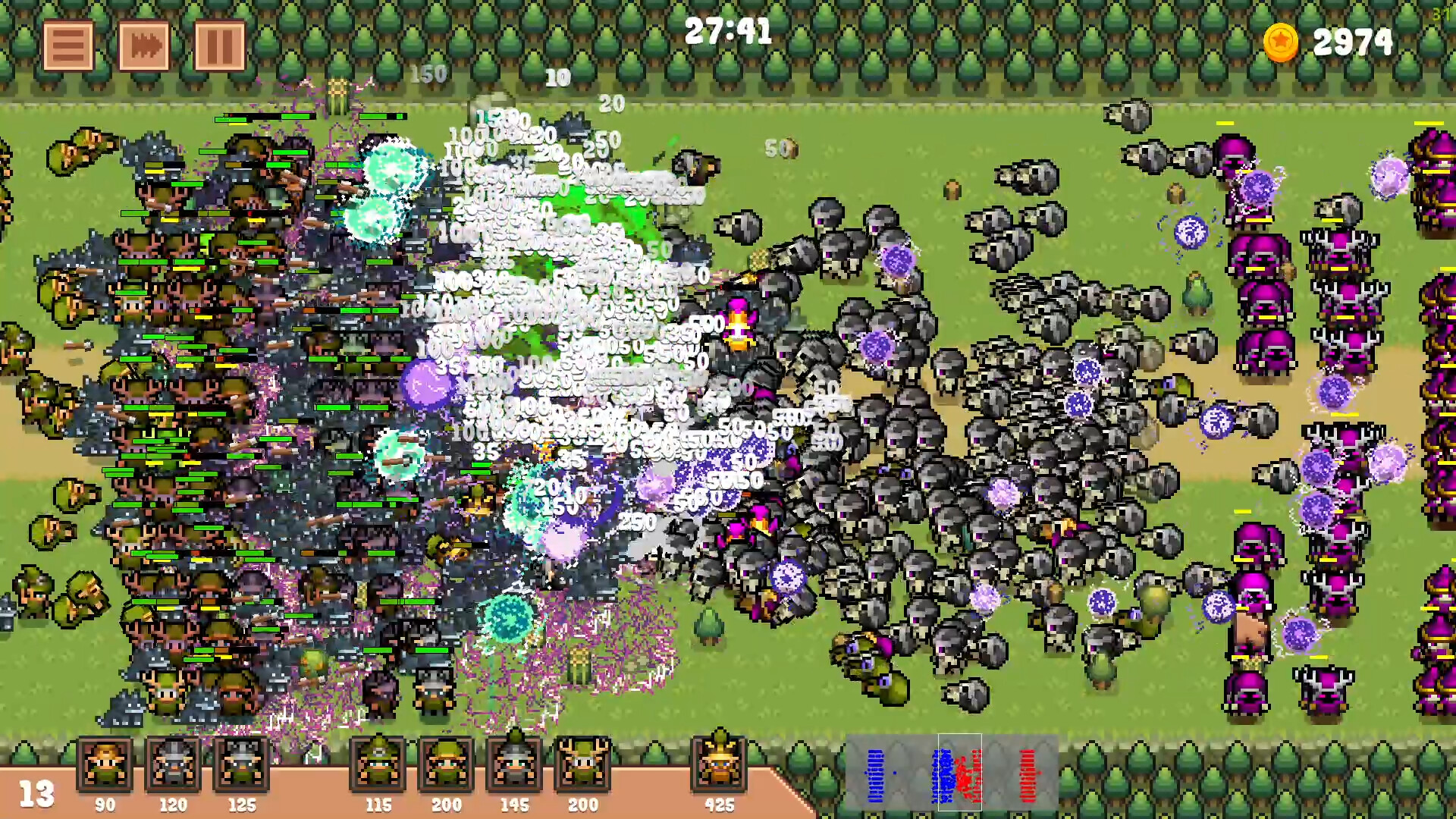Click the match timer reading 27:41

pos(728,30)
